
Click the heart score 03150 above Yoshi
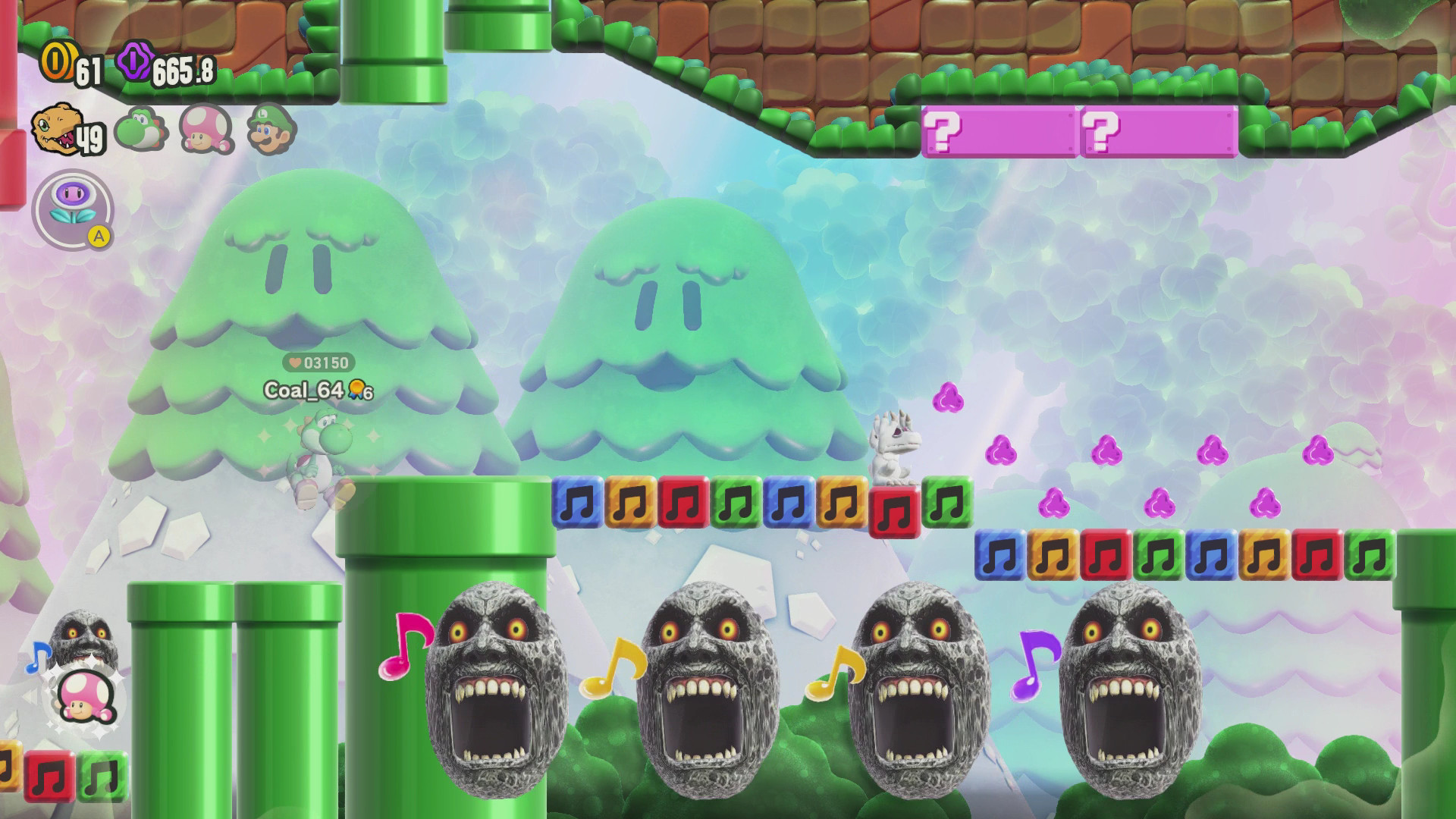click(317, 363)
